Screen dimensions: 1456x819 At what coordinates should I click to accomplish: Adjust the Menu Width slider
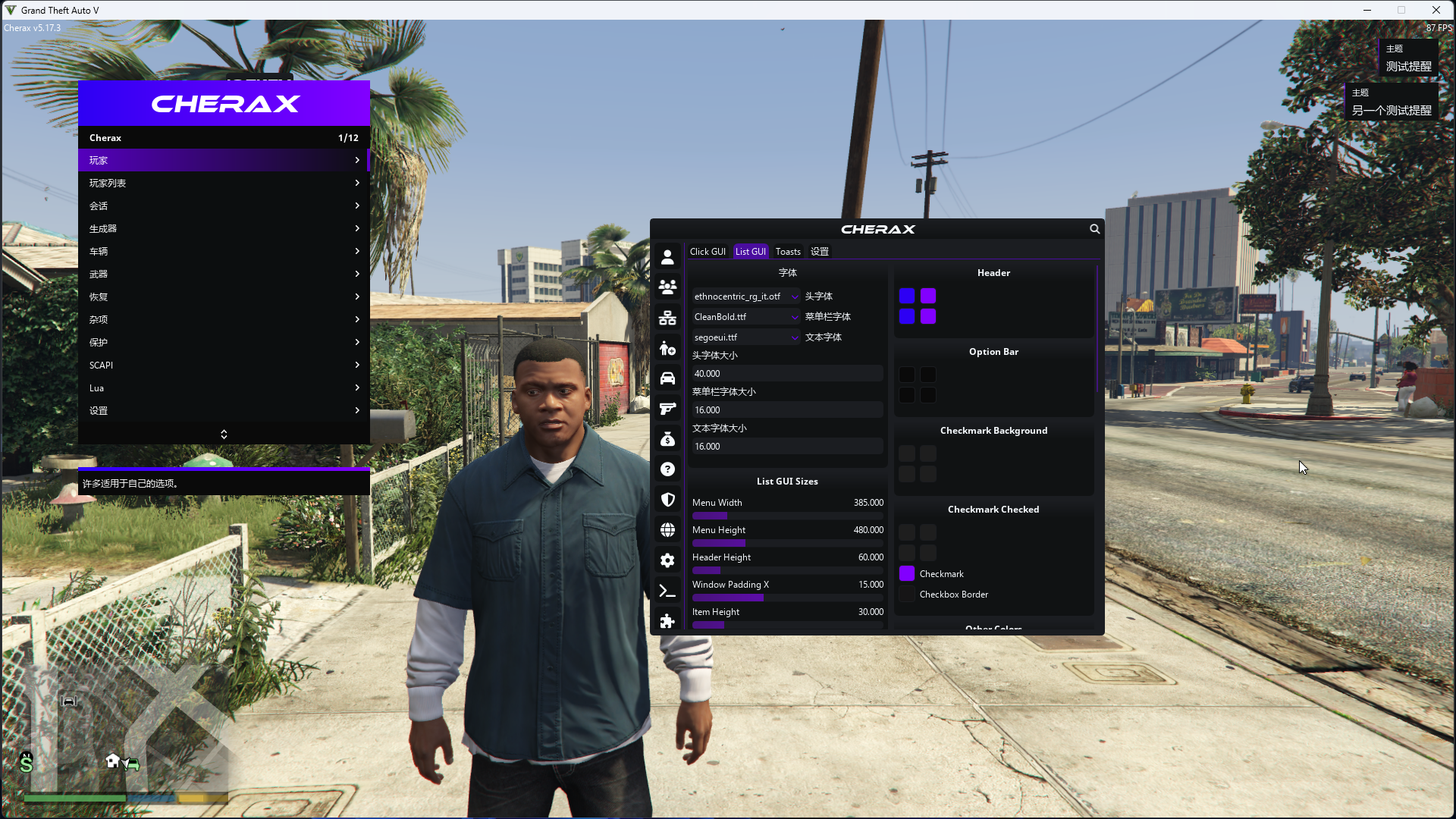(787, 516)
